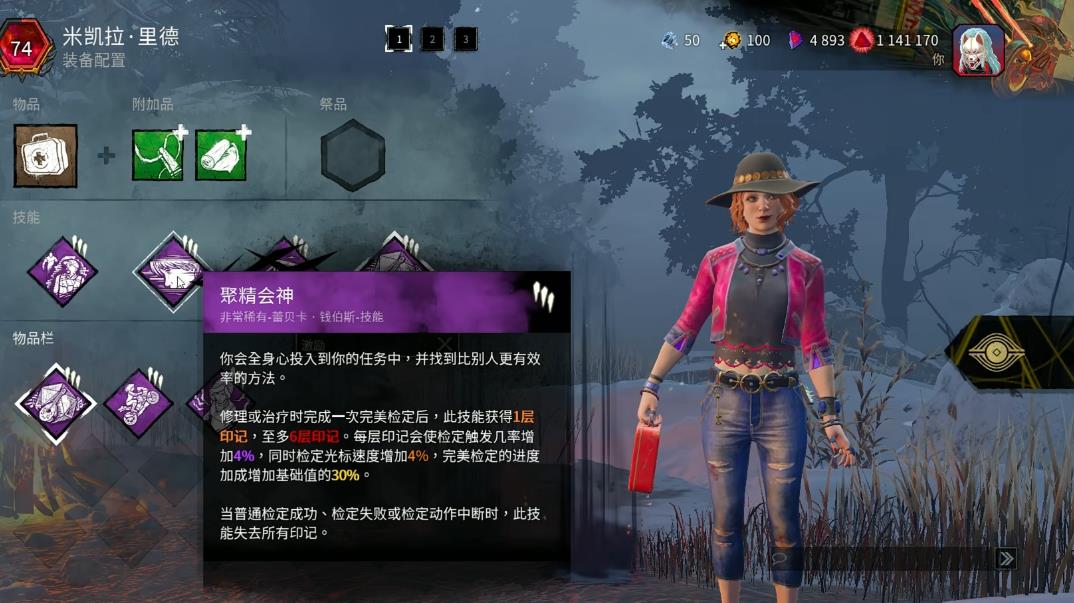1074x603 pixels.
Task: Click the prestige level 74 badge
Action: pyautogui.click(x=22, y=47)
